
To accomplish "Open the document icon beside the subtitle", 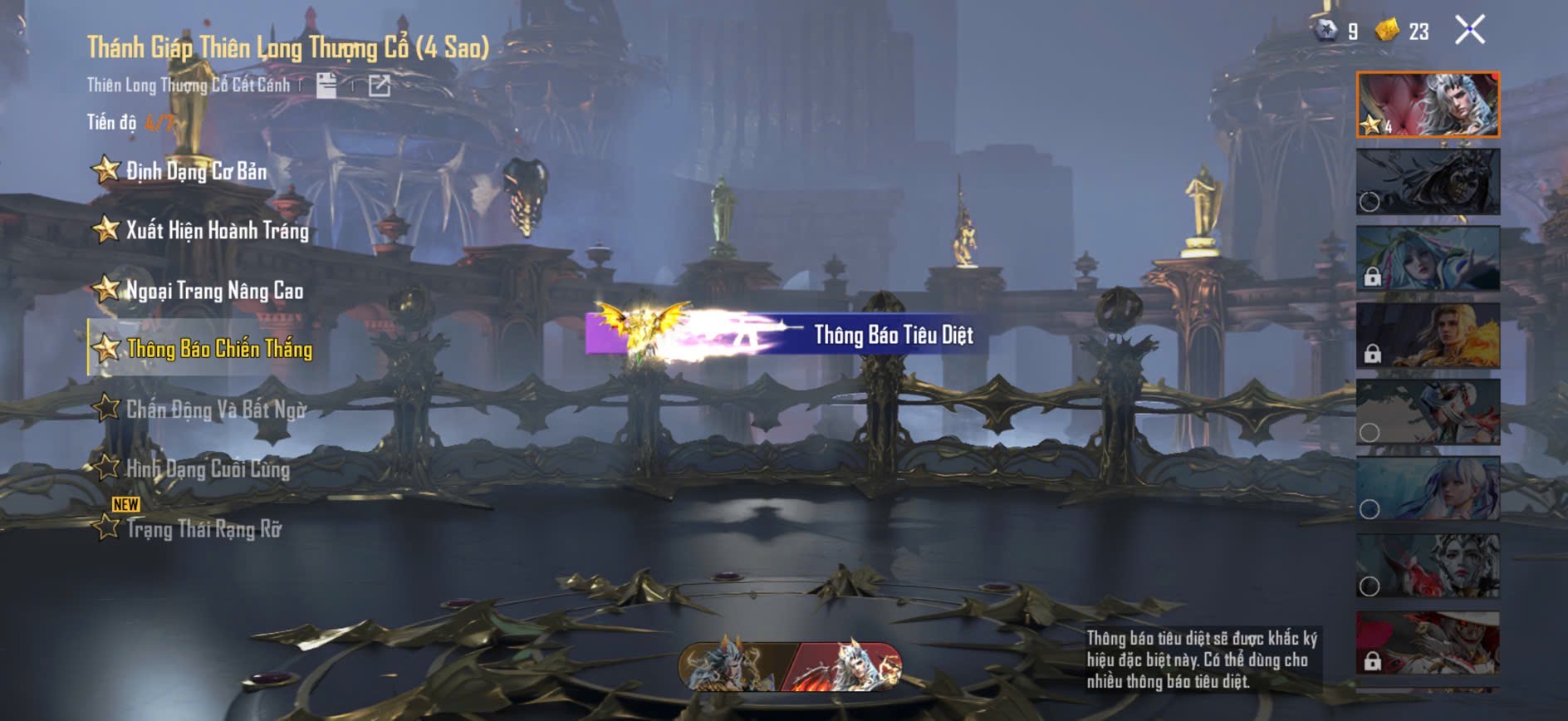I will coord(326,85).
